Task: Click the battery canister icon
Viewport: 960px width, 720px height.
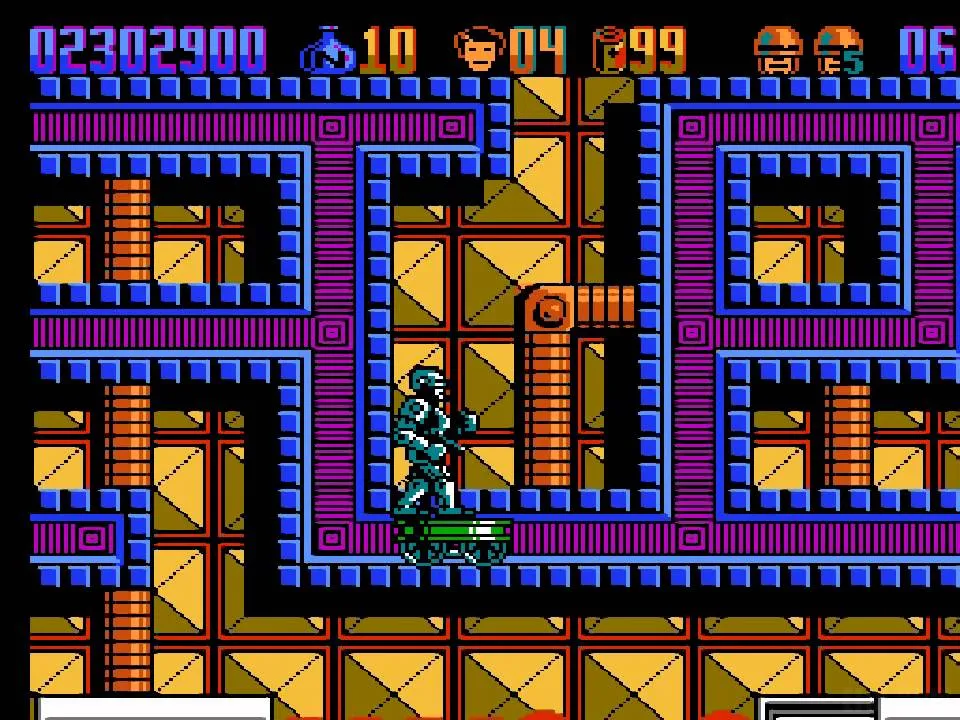Action: (608, 49)
